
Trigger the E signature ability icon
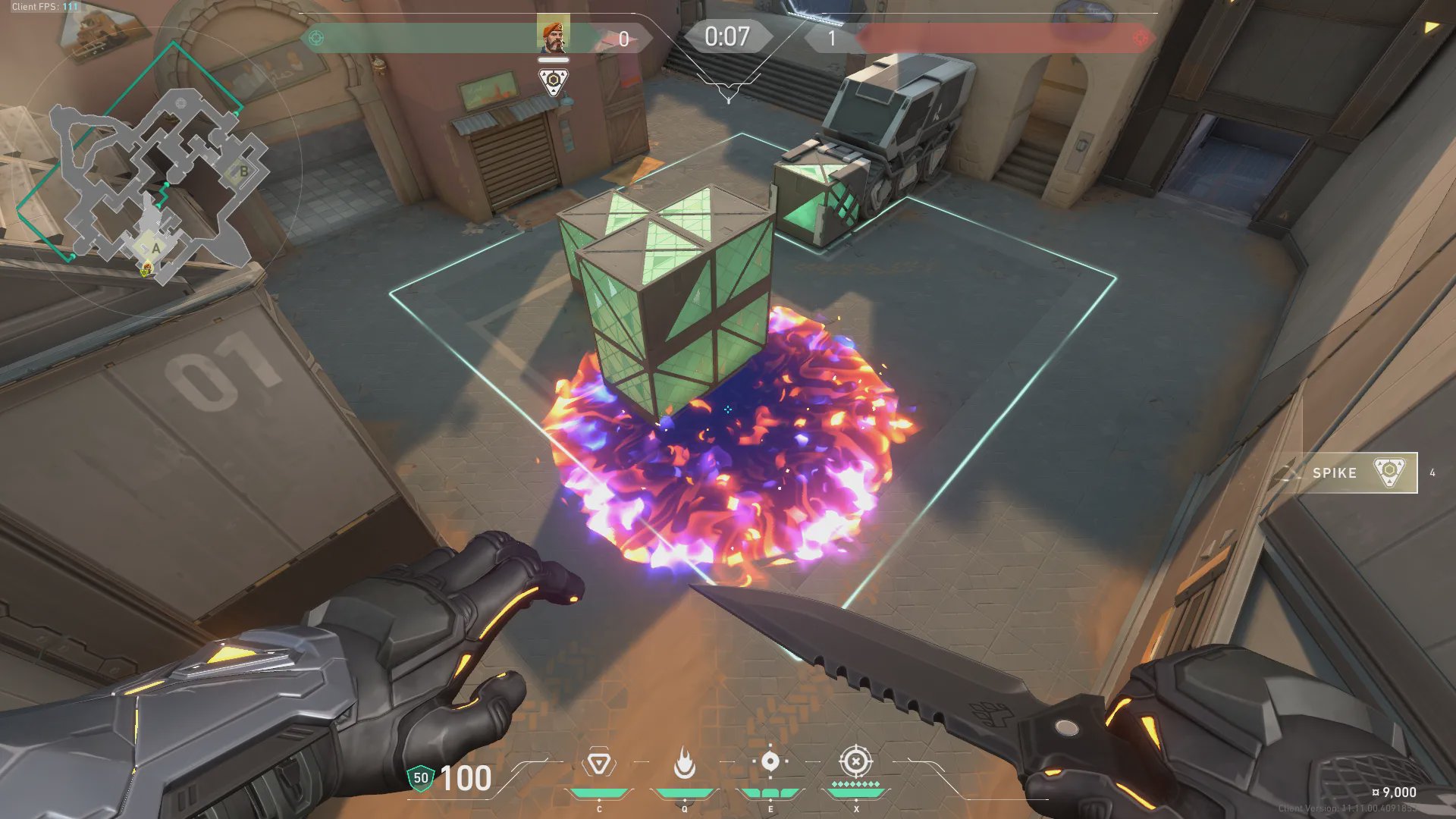click(x=770, y=761)
